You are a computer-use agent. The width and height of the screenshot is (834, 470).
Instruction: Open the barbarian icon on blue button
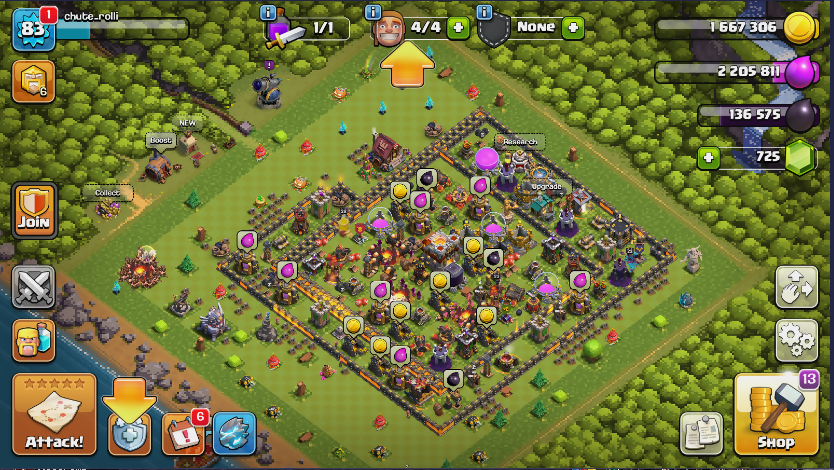point(33,340)
